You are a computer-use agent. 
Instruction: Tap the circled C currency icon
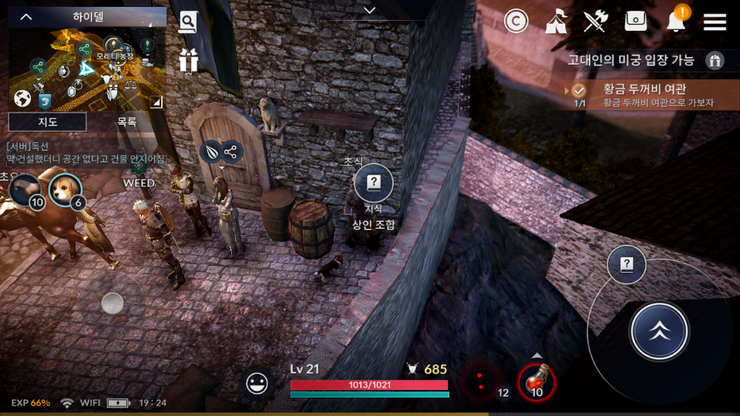pos(516,21)
